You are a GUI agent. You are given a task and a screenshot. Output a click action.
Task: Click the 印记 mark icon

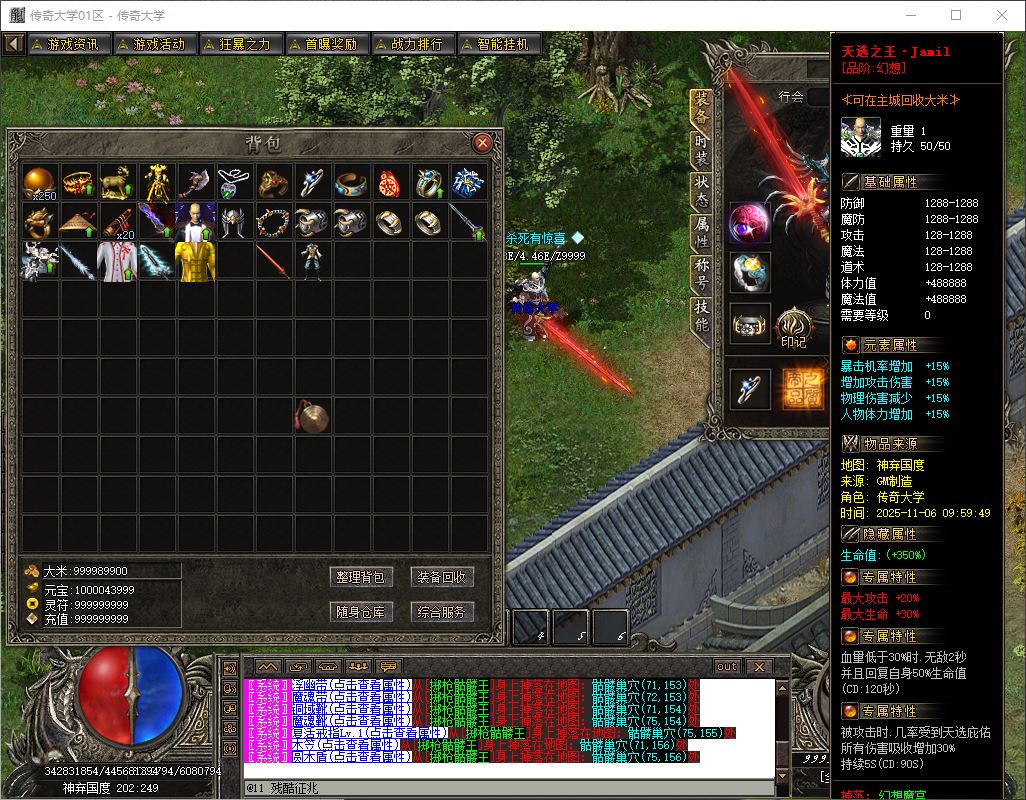pos(793,325)
